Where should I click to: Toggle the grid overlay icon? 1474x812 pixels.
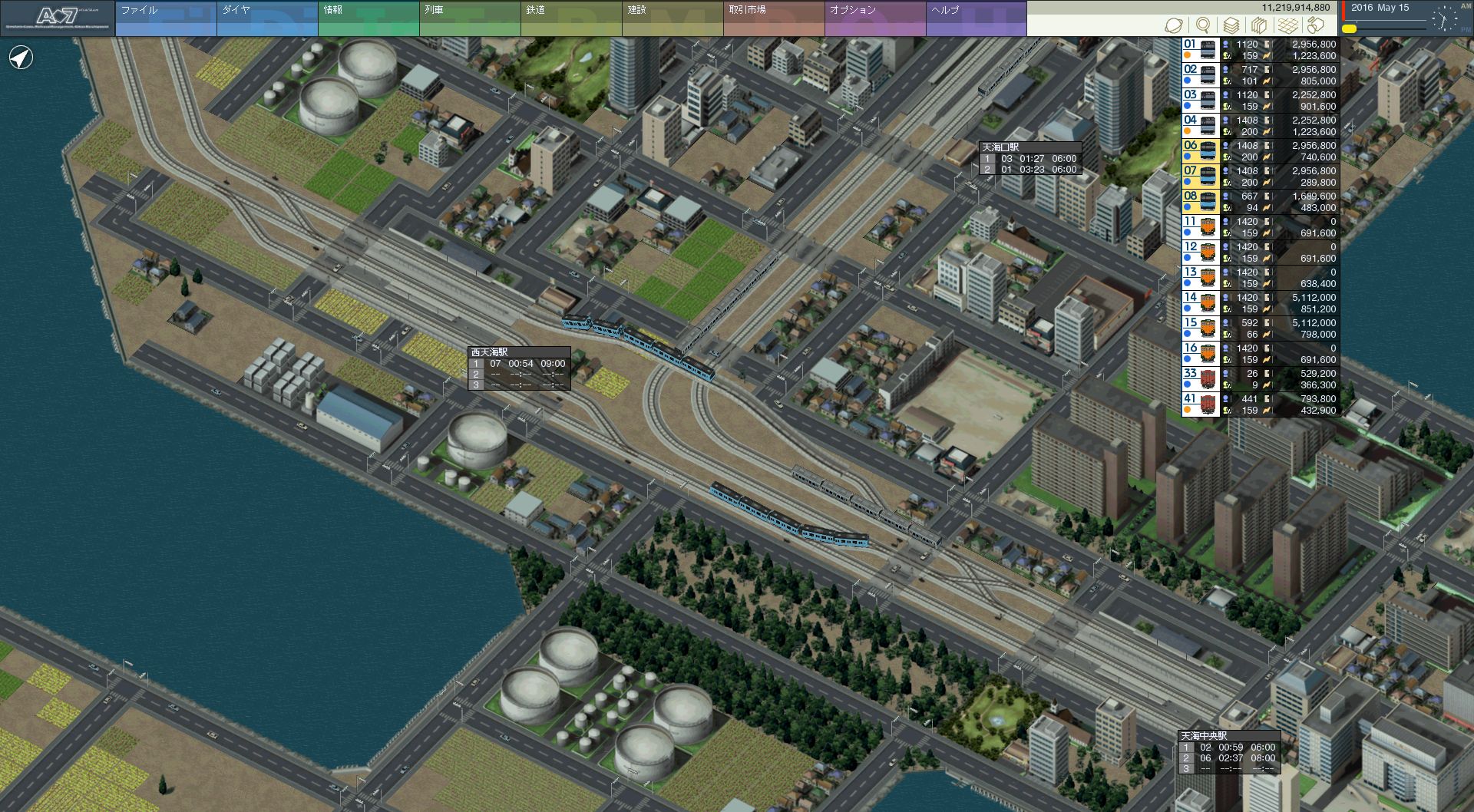coord(1287,25)
